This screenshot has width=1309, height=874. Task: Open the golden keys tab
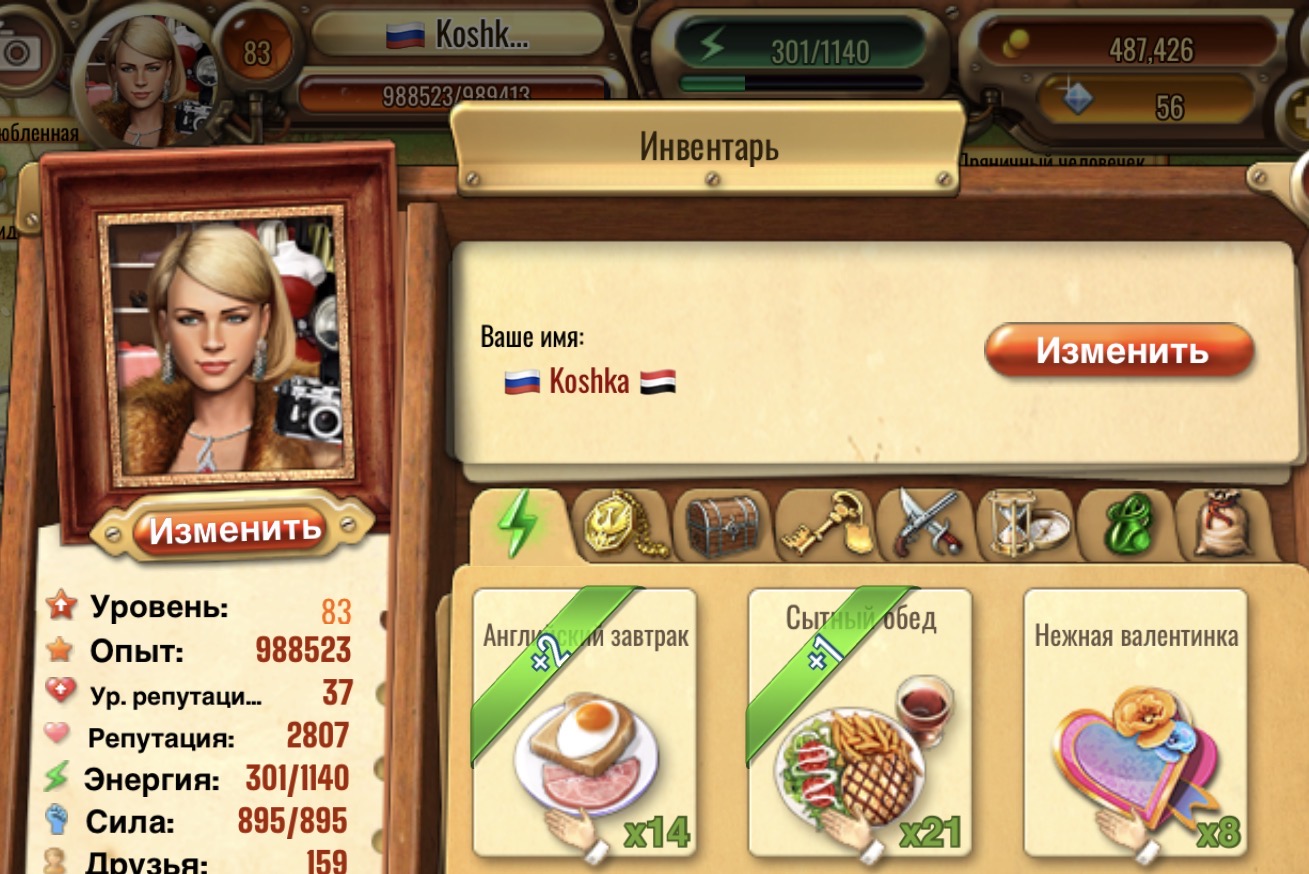point(825,524)
